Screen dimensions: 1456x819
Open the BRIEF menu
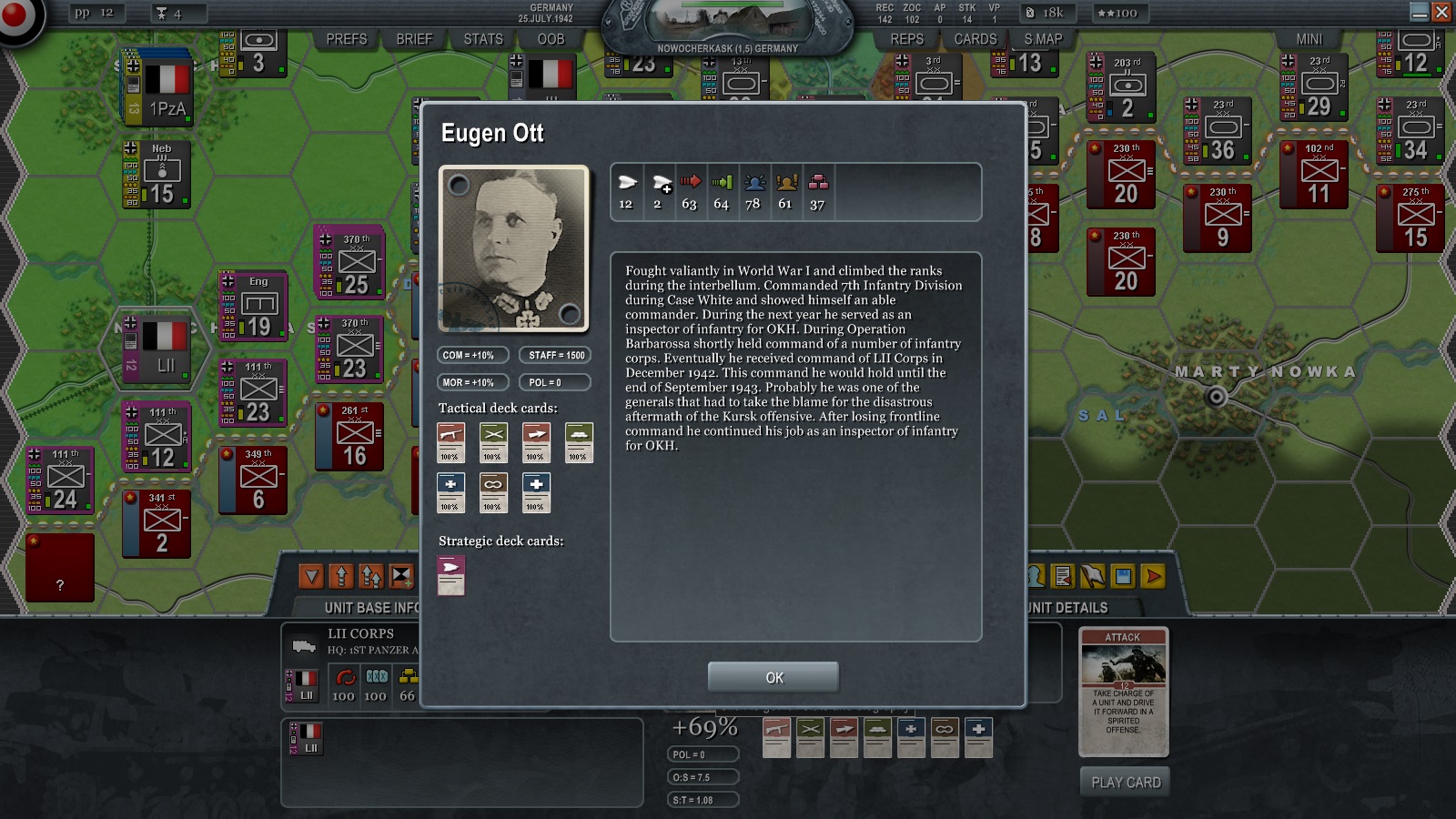(415, 39)
